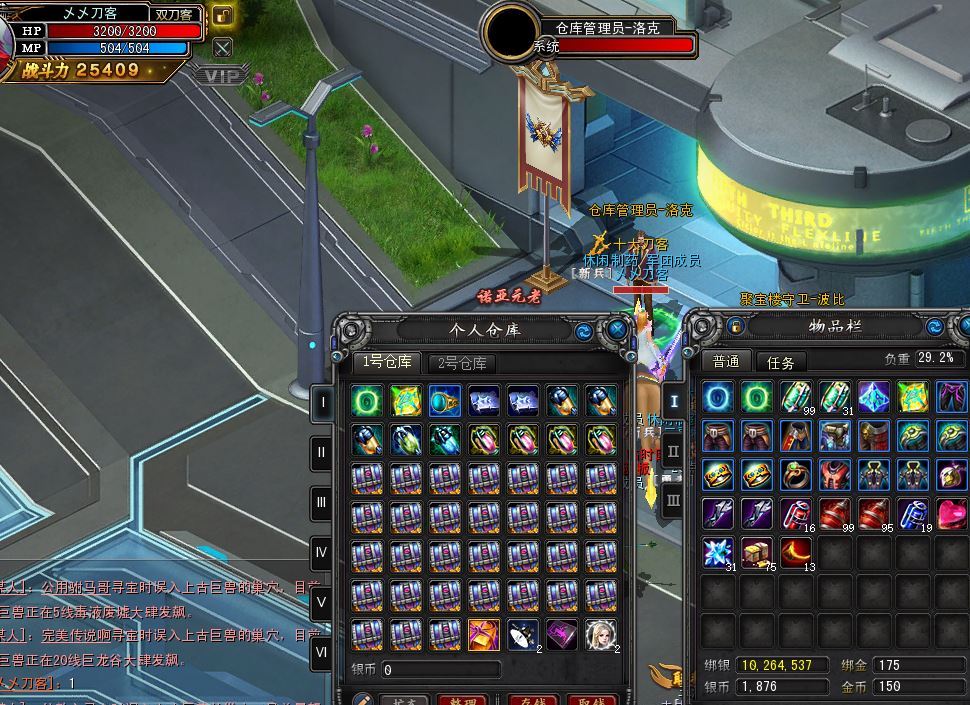
Task: Pick the blue crystal item next to the yellow rune
Action: [x=874, y=397]
